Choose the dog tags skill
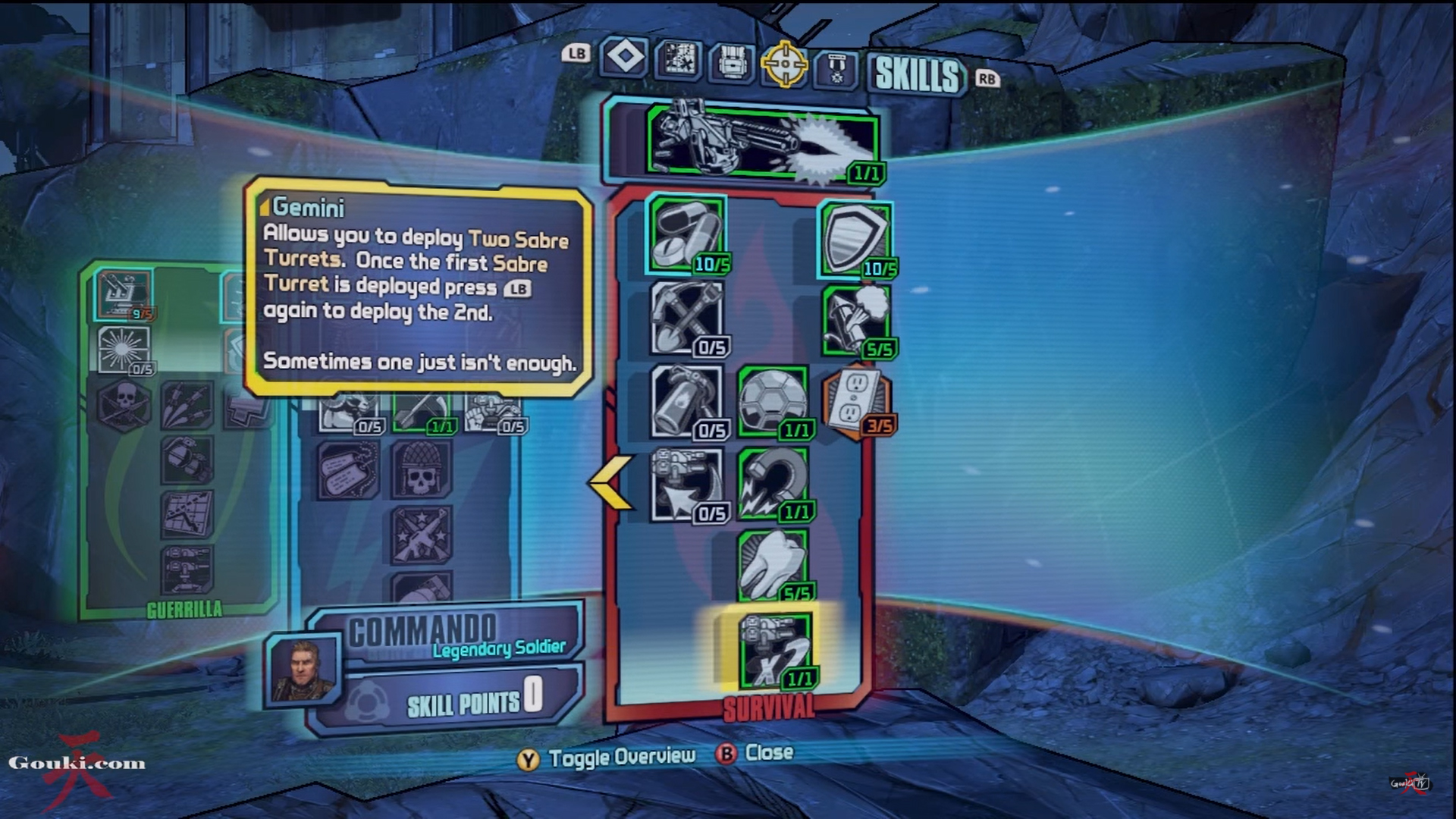This screenshot has width=1456, height=819. pyautogui.click(x=348, y=470)
